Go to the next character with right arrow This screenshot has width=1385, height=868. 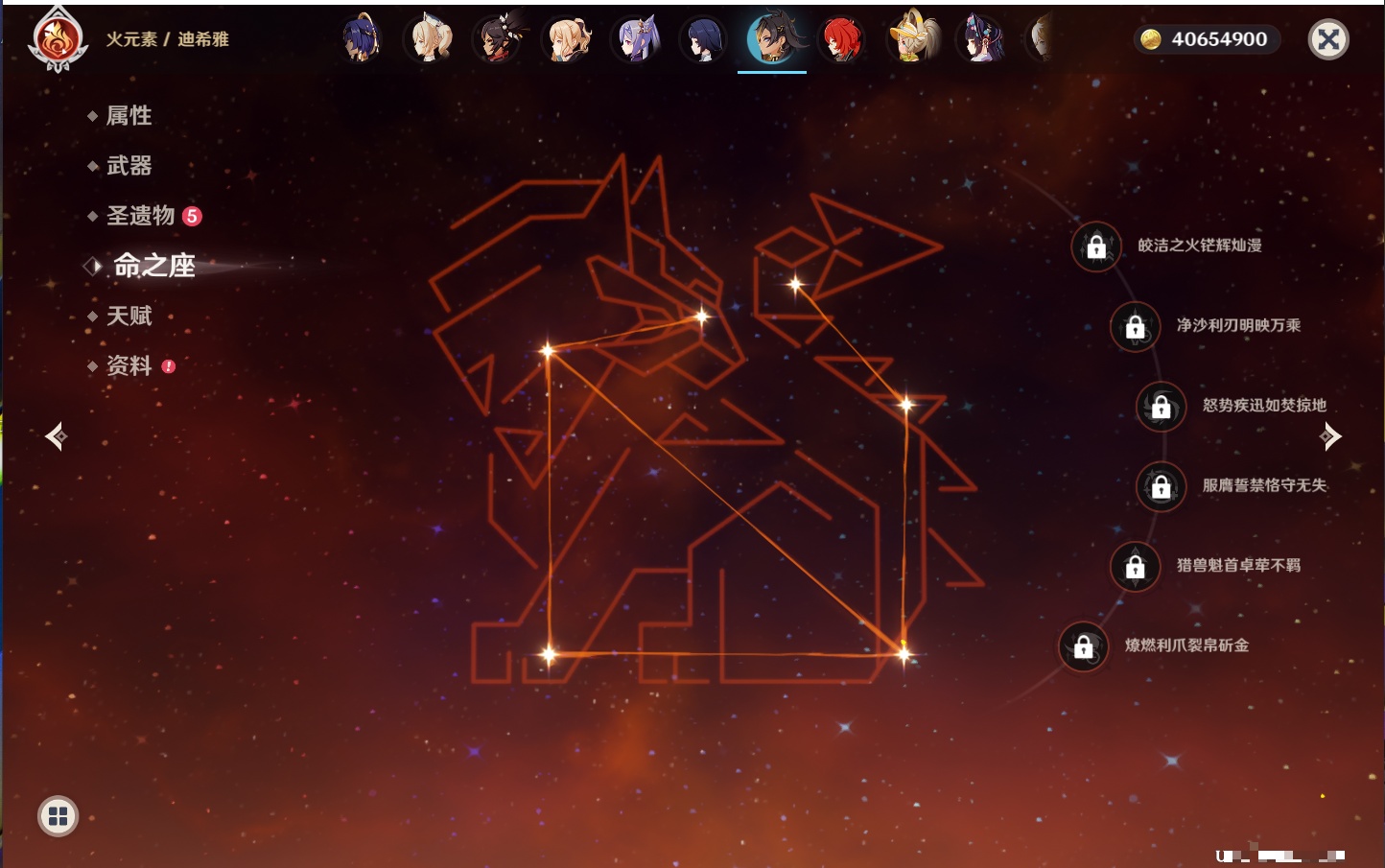(x=1330, y=436)
